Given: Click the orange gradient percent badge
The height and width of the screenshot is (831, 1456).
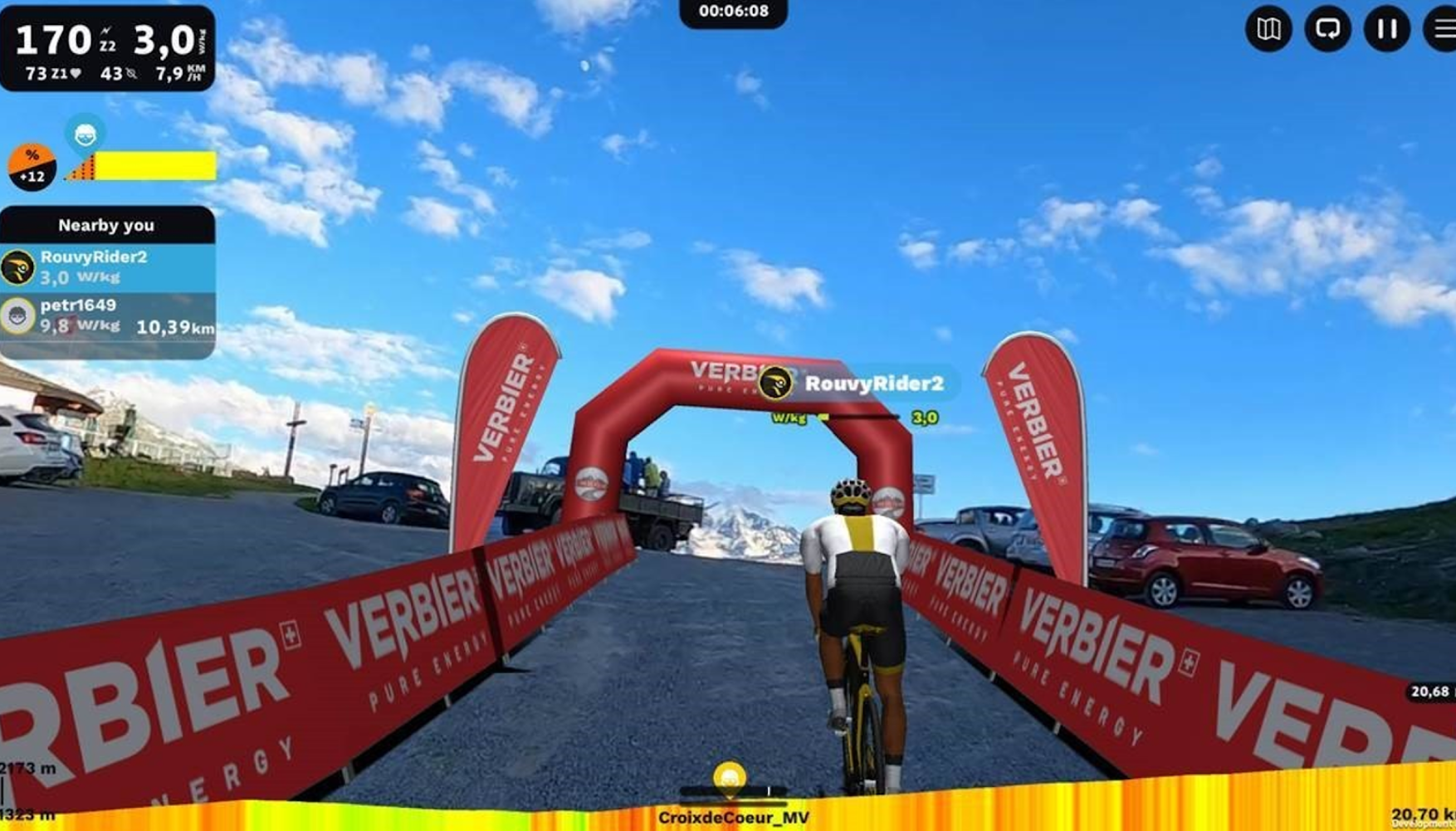Looking at the screenshot, I should click(x=32, y=166).
